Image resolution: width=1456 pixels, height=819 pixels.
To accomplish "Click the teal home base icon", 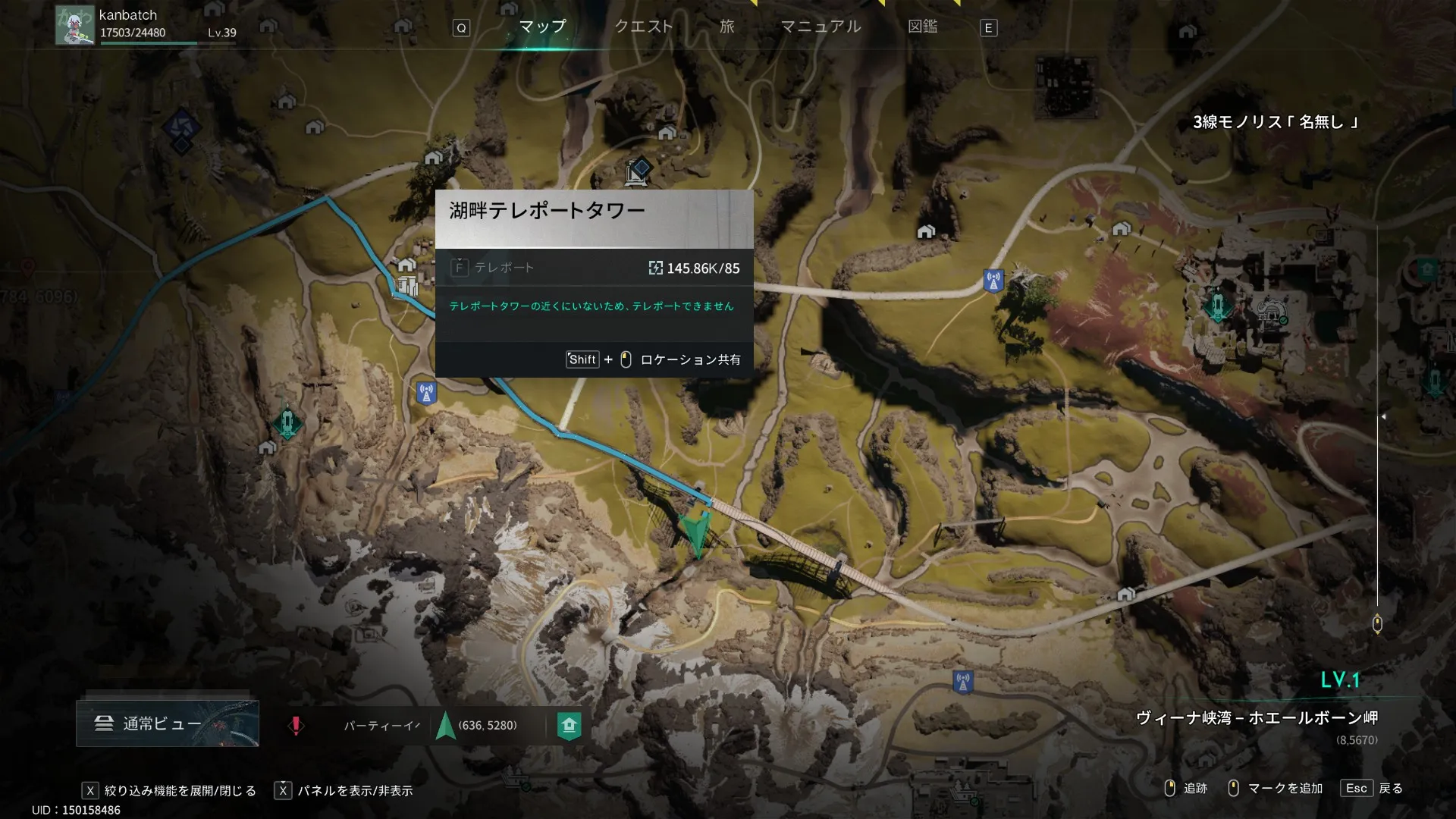I will tap(569, 726).
